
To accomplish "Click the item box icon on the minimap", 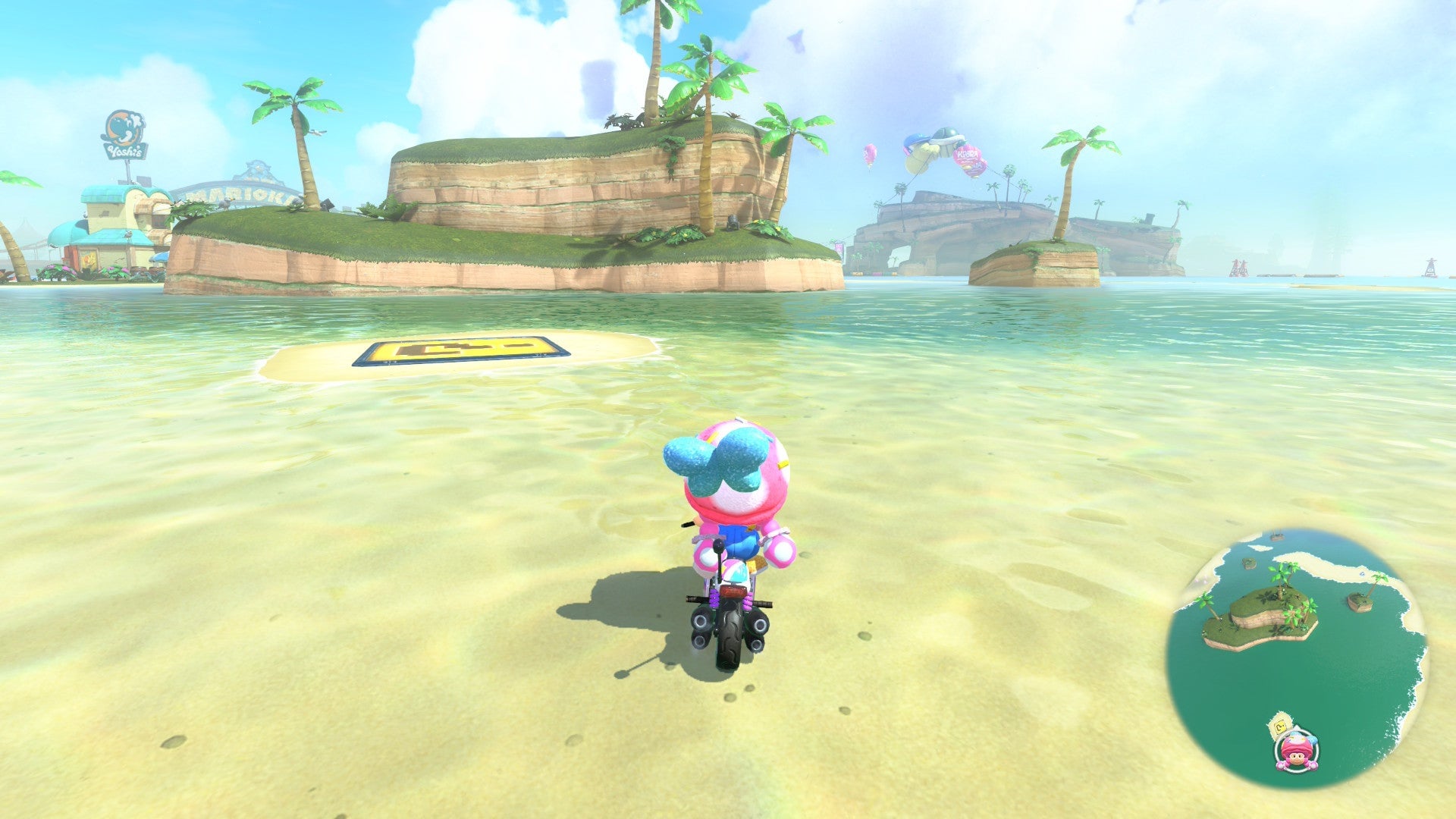I will tap(1279, 726).
